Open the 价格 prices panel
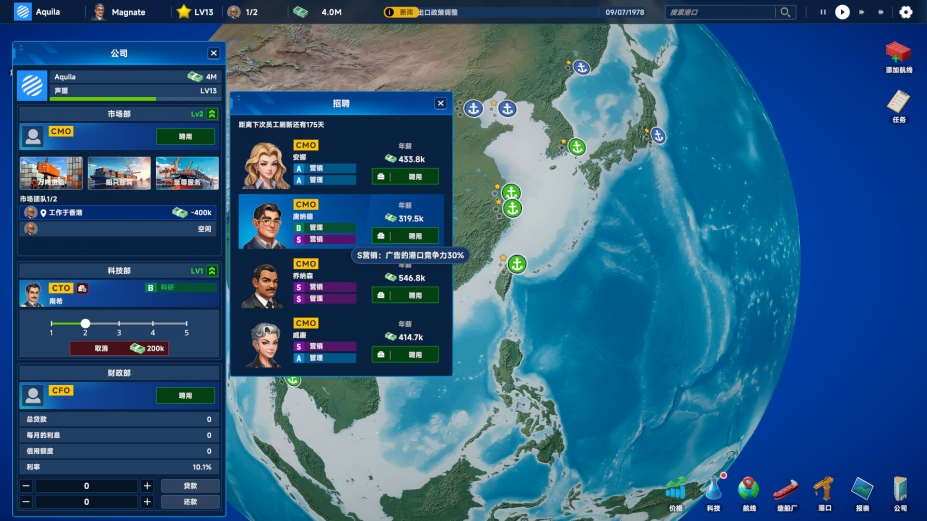Screen dimensions: 927x521 point(676,492)
